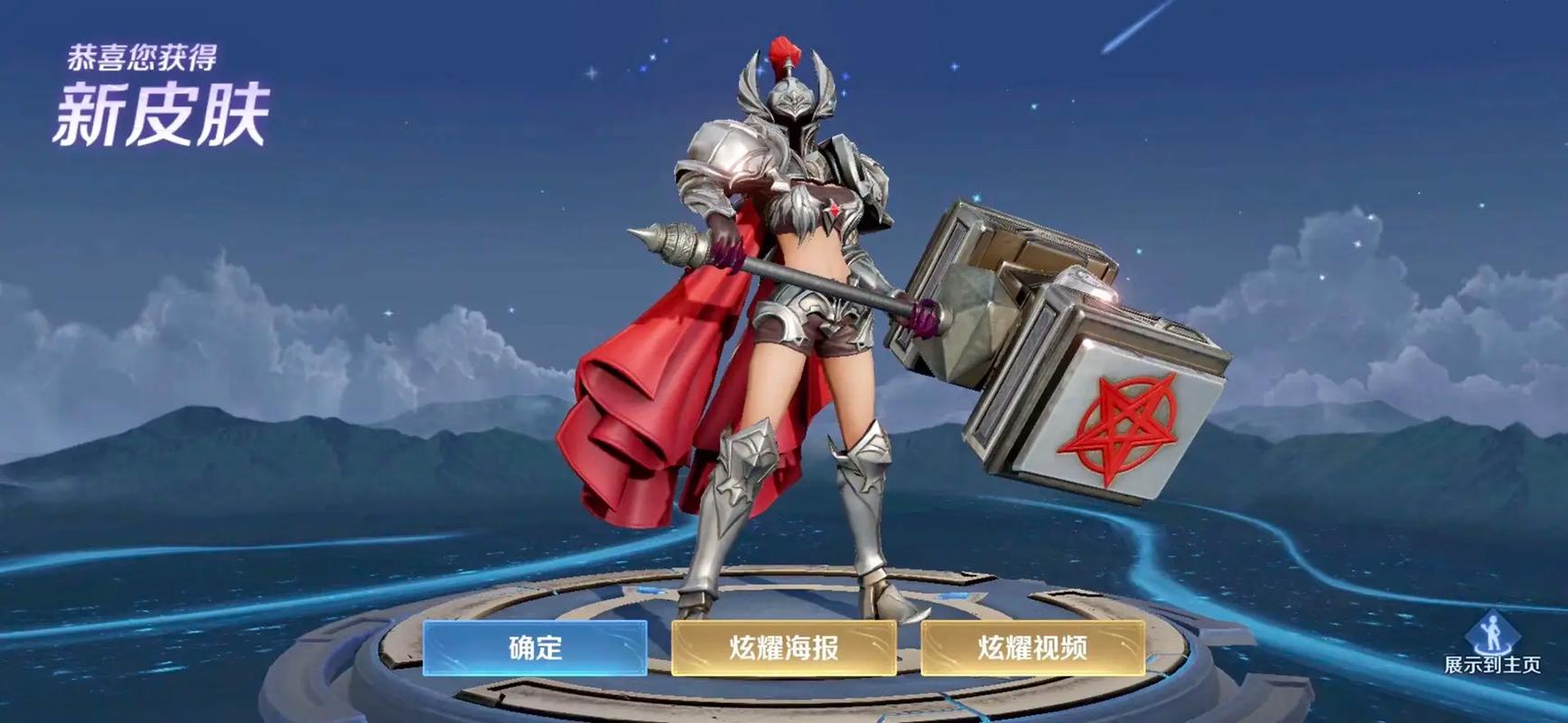Tap the silver plumed knight helmet
This screenshot has width=1568, height=723.
click(x=790, y=99)
